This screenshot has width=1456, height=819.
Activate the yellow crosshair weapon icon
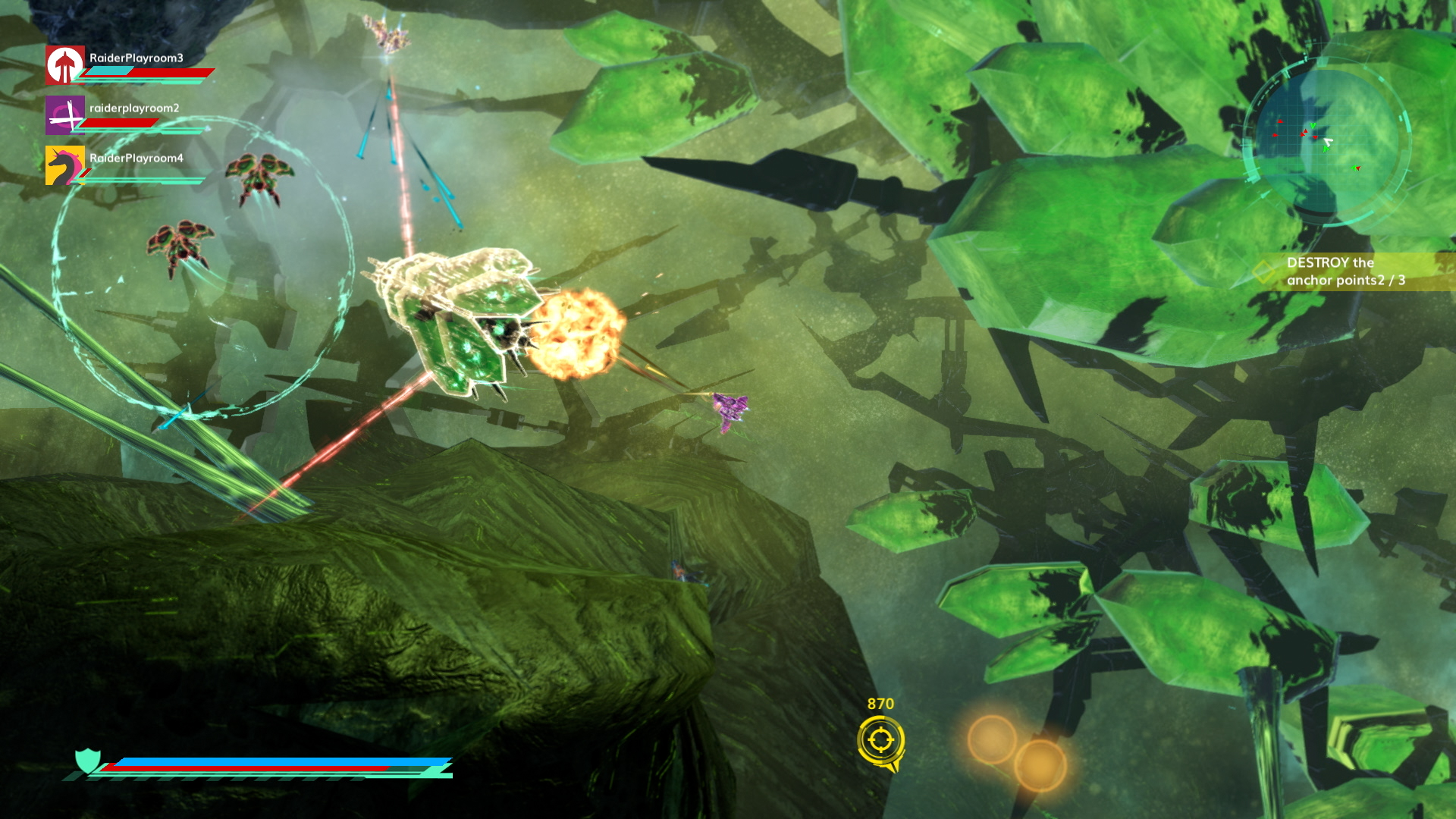tap(880, 740)
